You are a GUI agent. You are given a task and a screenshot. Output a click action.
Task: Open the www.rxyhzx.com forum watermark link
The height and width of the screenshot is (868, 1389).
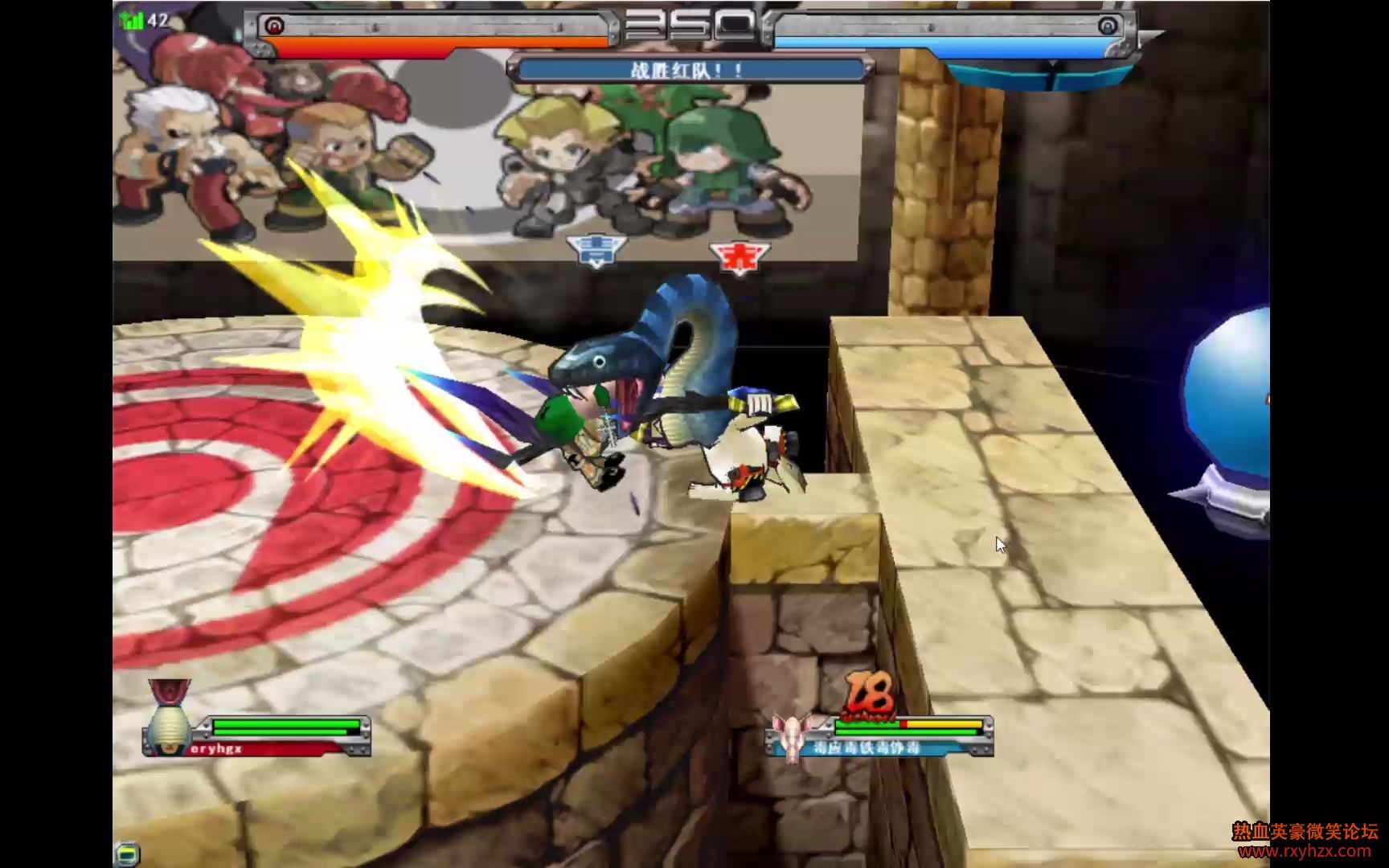[x=1305, y=851]
